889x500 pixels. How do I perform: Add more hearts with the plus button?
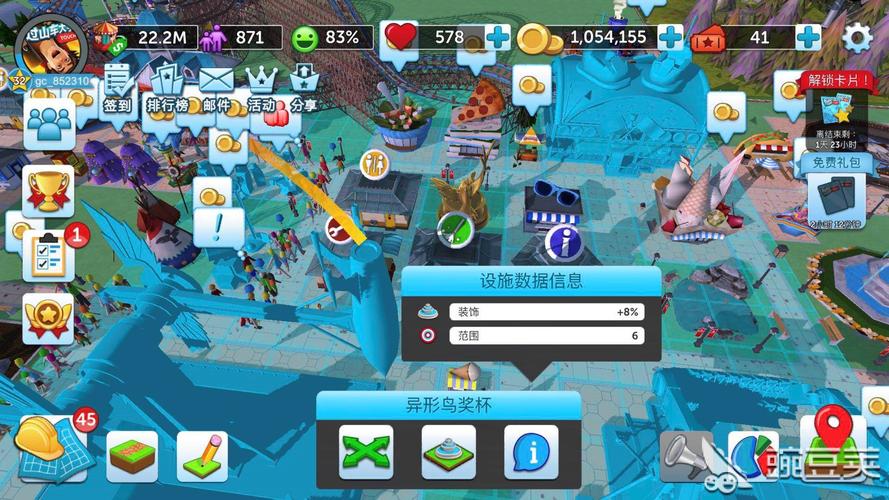point(498,38)
